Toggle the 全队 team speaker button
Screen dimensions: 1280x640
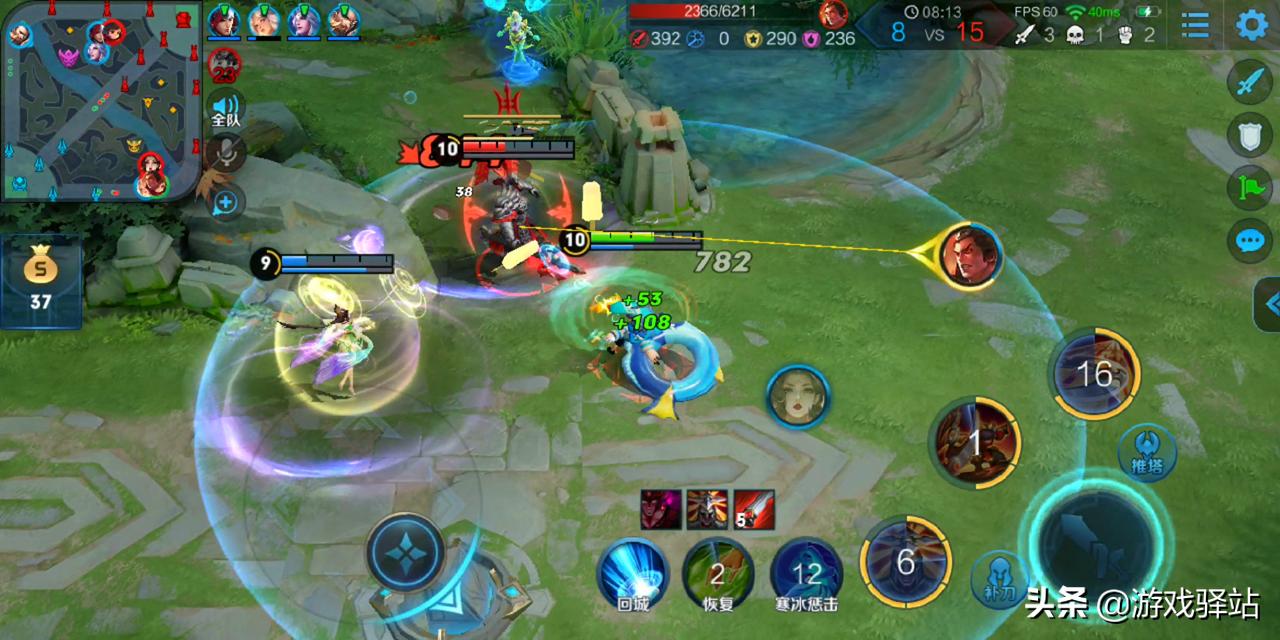coord(226,108)
